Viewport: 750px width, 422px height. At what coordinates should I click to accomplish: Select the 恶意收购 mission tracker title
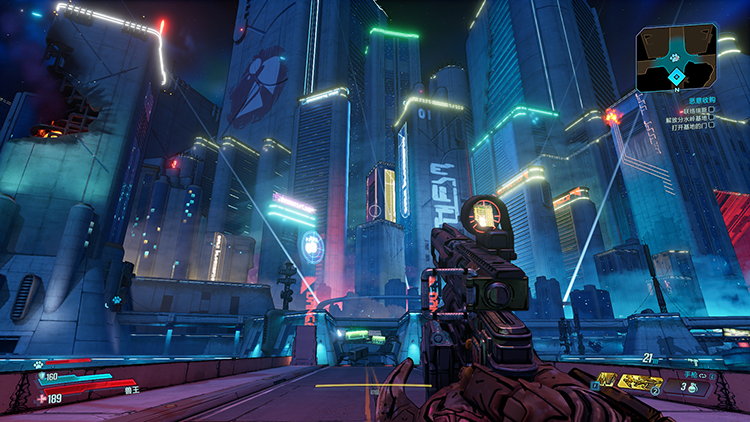point(702,98)
